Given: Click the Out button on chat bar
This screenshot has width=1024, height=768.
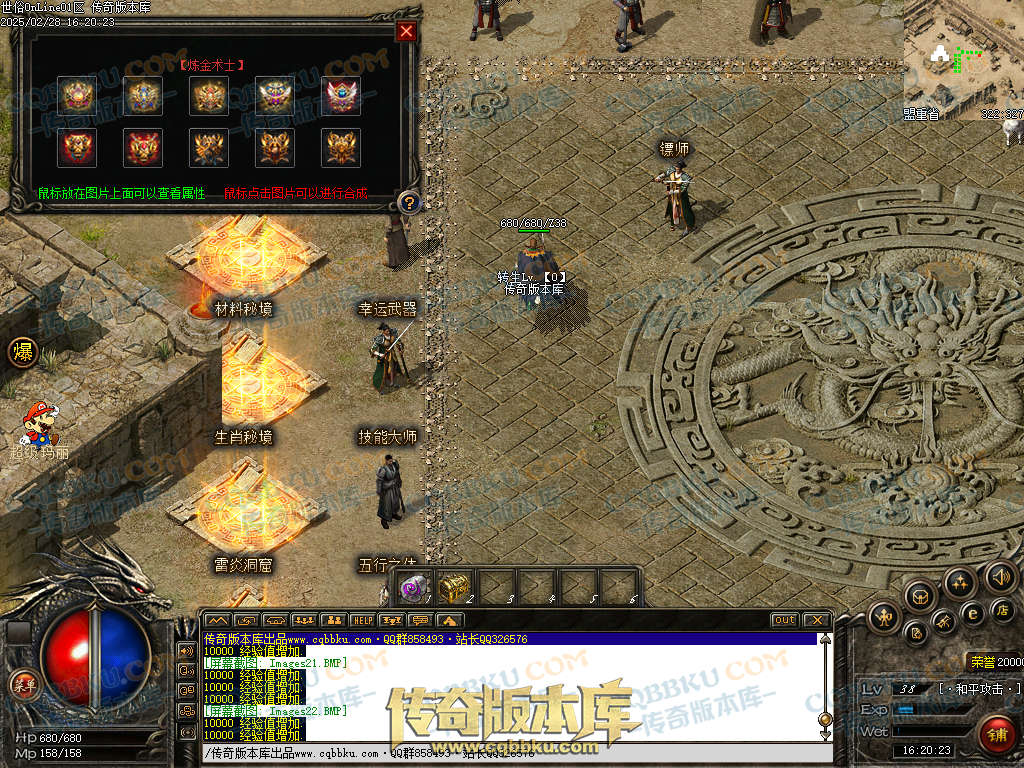Looking at the screenshot, I should point(785,620).
